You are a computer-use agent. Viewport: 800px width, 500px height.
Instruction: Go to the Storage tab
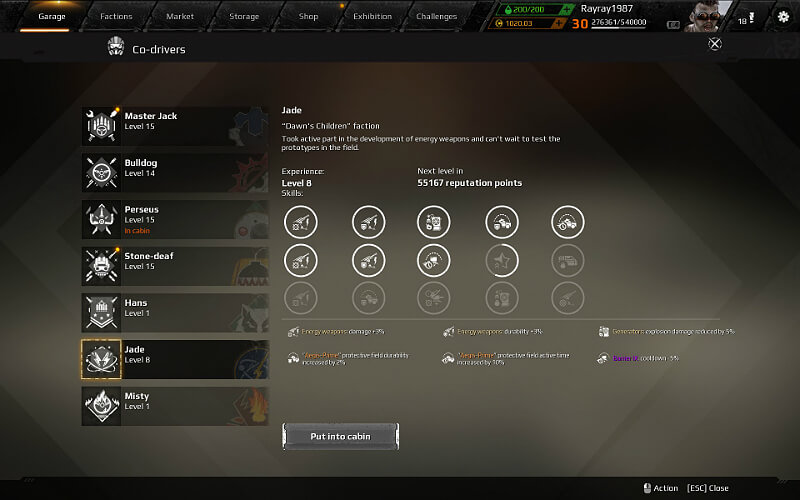point(244,16)
